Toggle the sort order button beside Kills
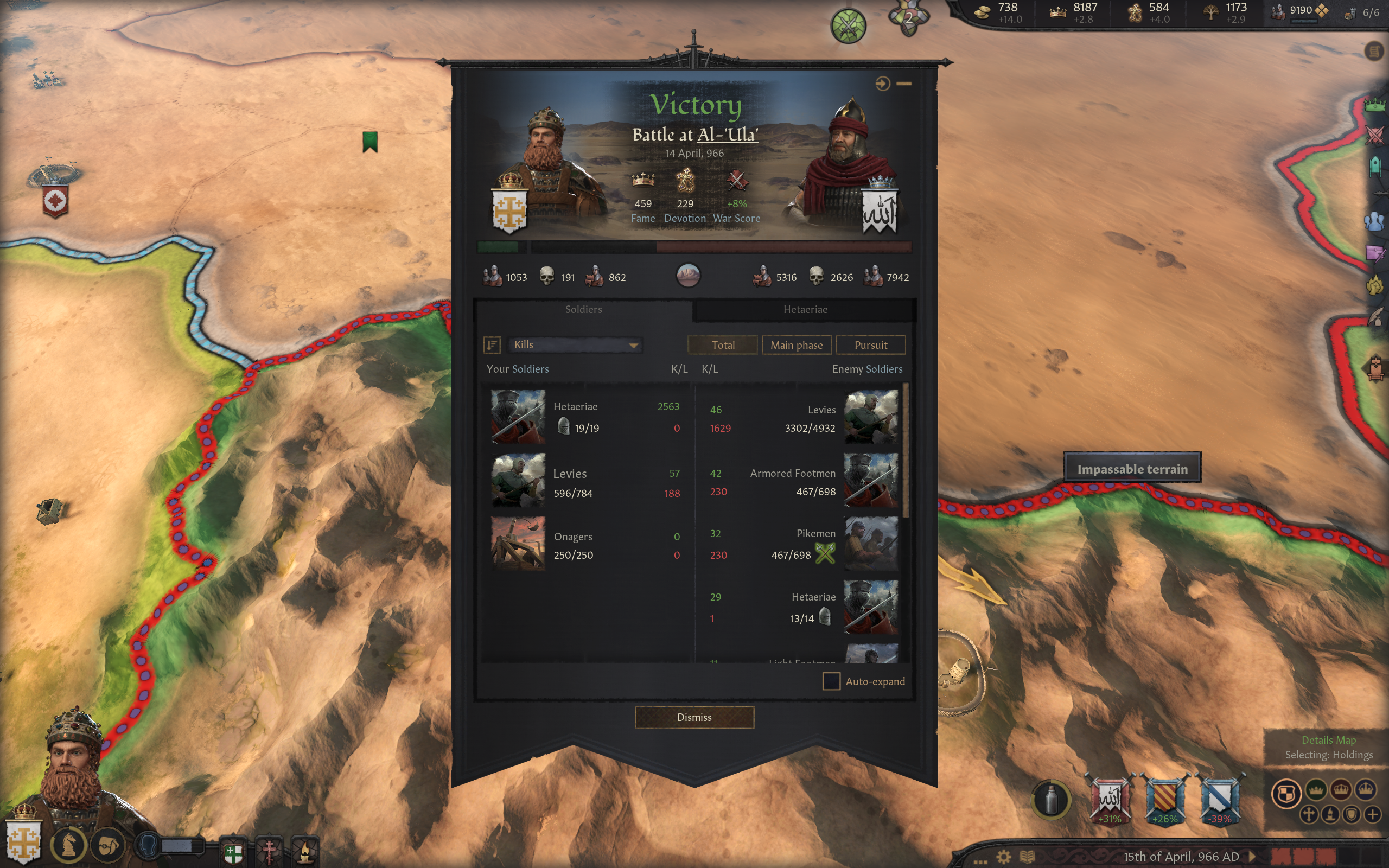Image resolution: width=1389 pixels, height=868 pixels. pyautogui.click(x=492, y=344)
